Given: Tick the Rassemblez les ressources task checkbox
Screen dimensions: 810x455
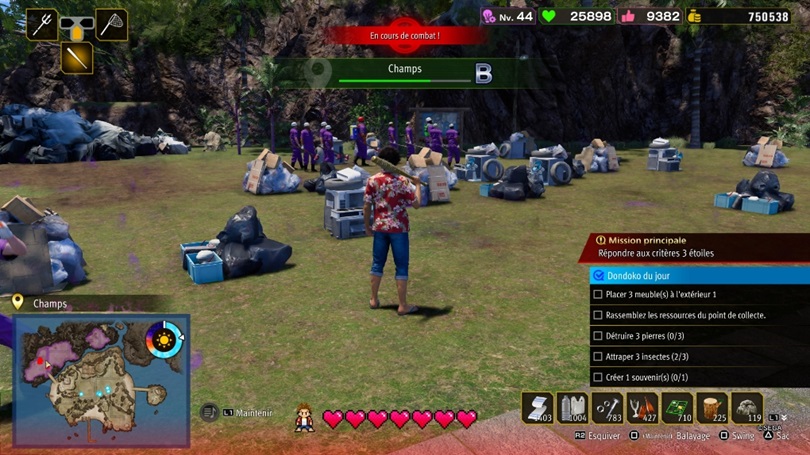Looking at the screenshot, I should coord(598,315).
